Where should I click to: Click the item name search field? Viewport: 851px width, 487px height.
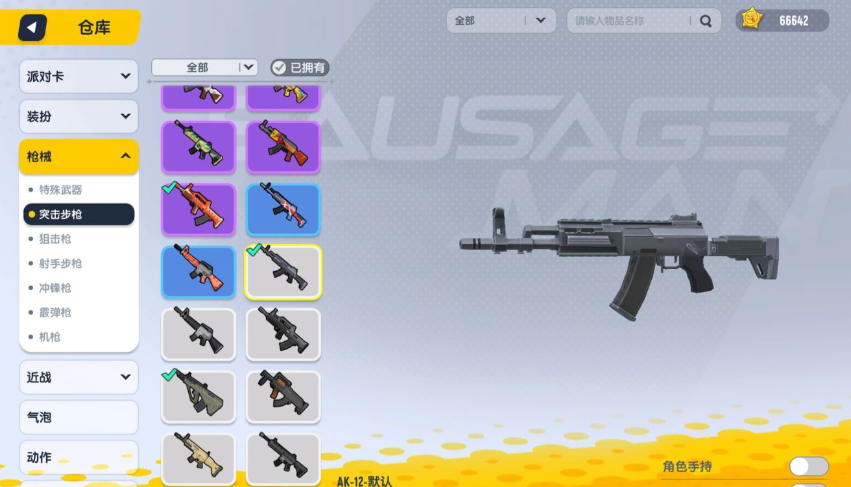(633, 20)
